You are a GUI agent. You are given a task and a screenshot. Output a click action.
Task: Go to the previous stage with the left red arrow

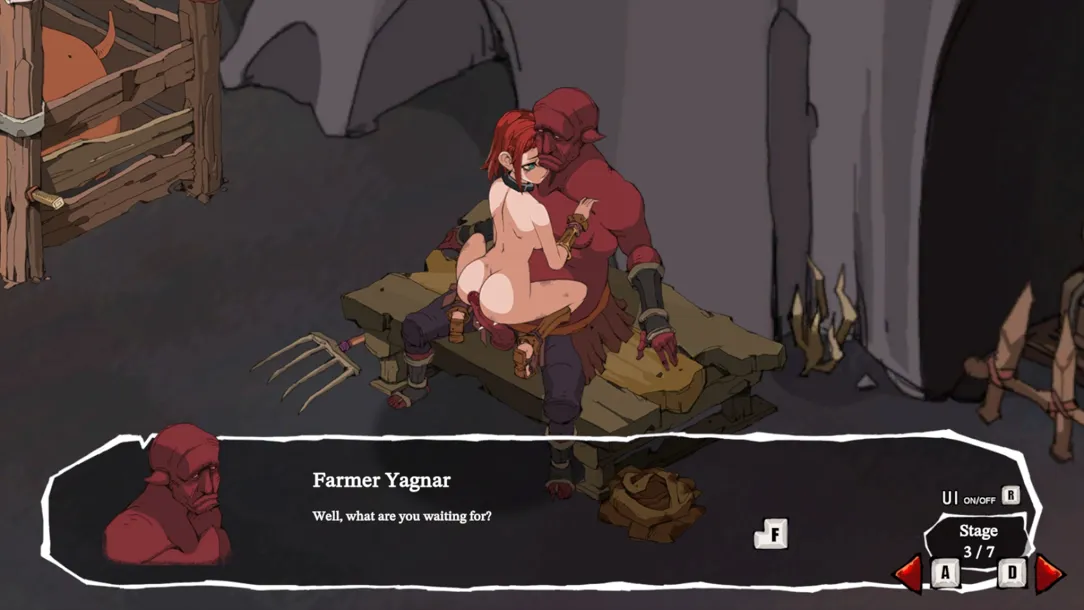pos(910,573)
